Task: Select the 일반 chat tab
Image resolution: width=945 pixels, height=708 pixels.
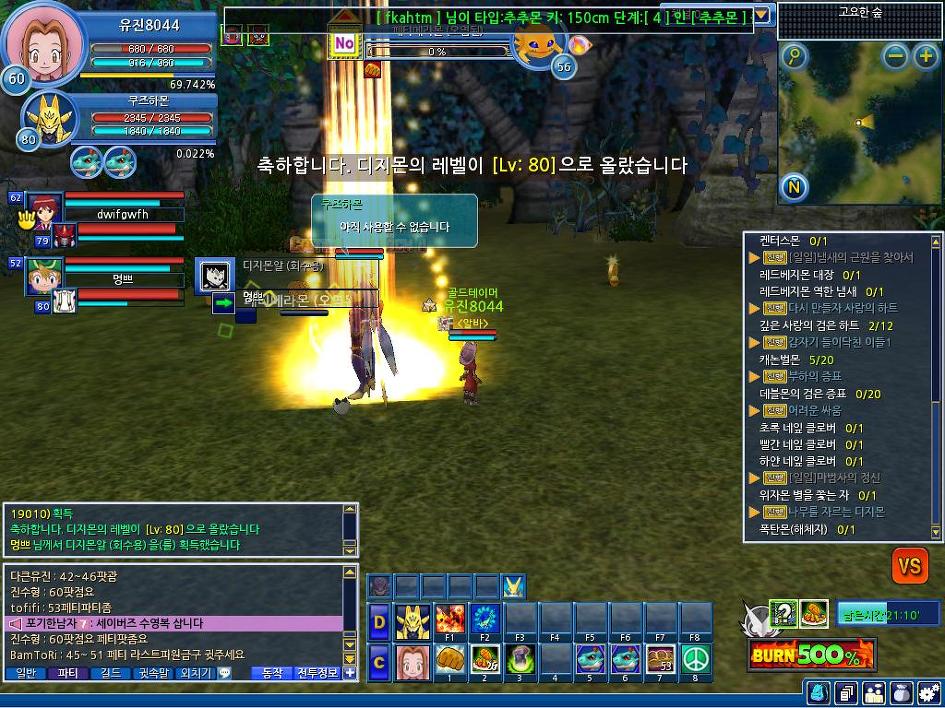Action: [x=26, y=673]
